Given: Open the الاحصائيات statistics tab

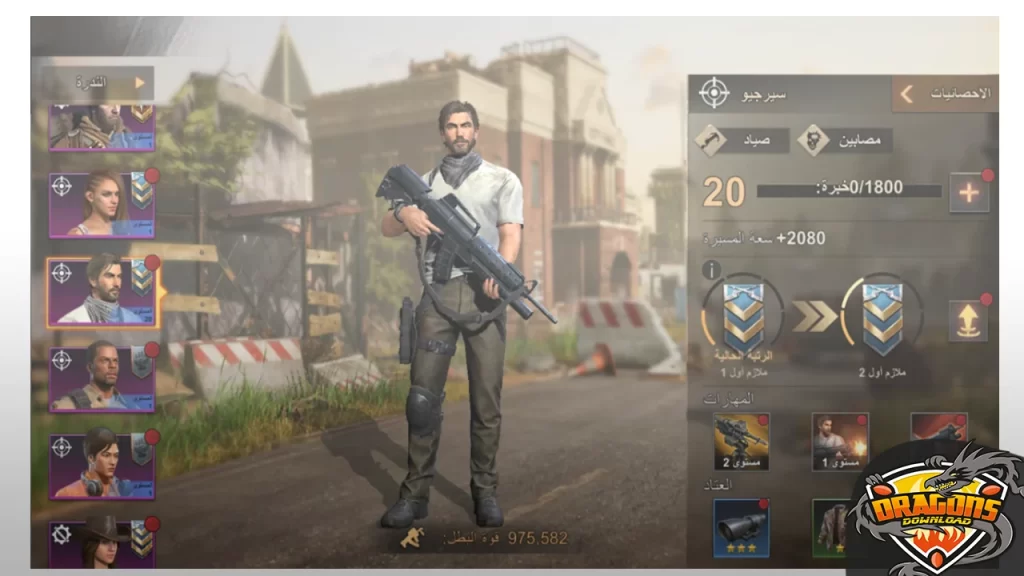Looking at the screenshot, I should click(945, 93).
